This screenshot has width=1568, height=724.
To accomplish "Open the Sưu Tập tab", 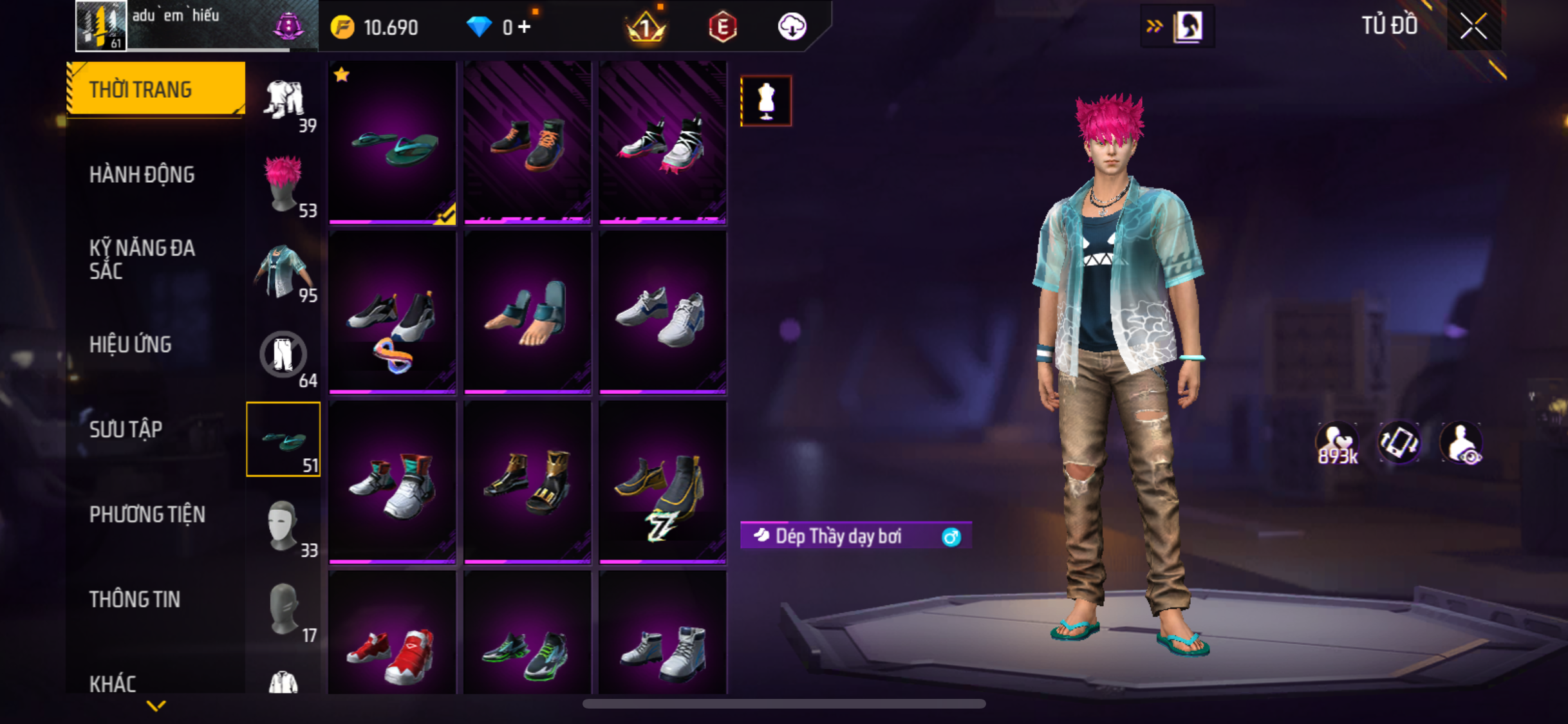I will (126, 429).
